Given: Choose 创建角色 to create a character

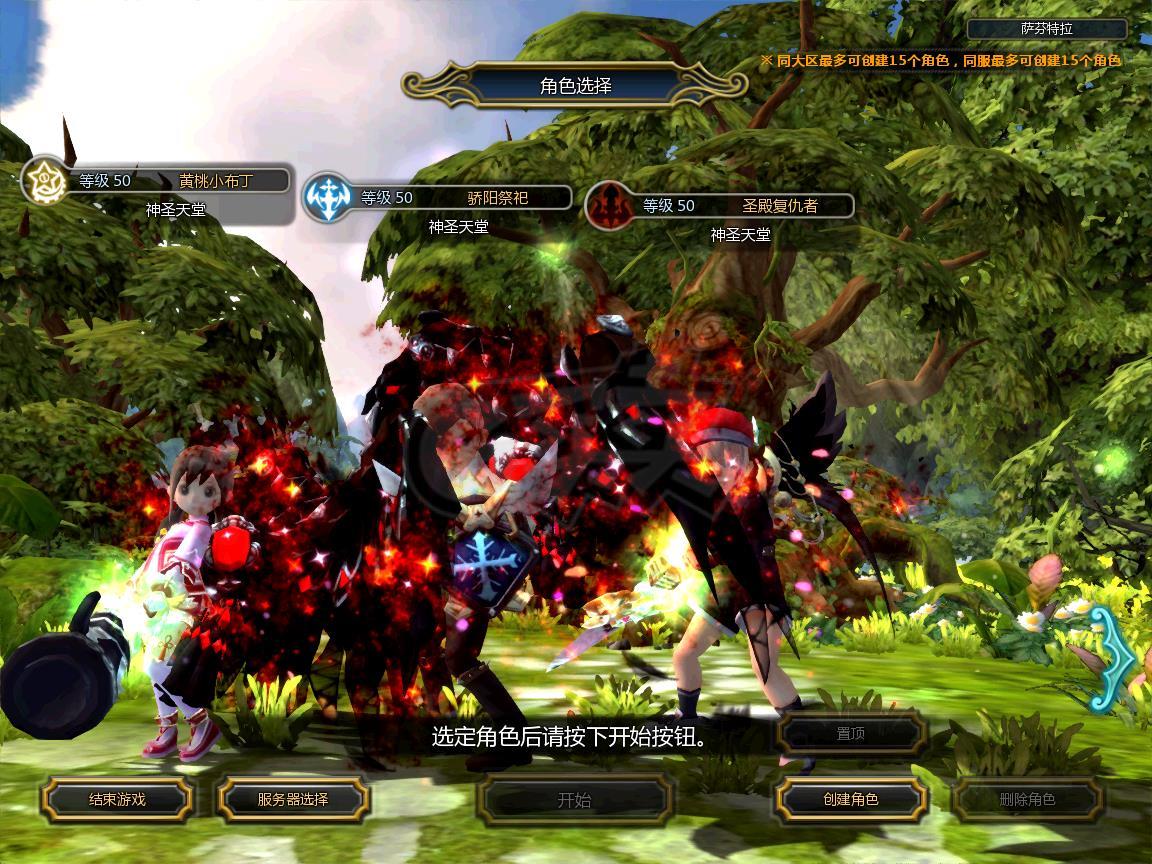Looking at the screenshot, I should (x=851, y=799).
